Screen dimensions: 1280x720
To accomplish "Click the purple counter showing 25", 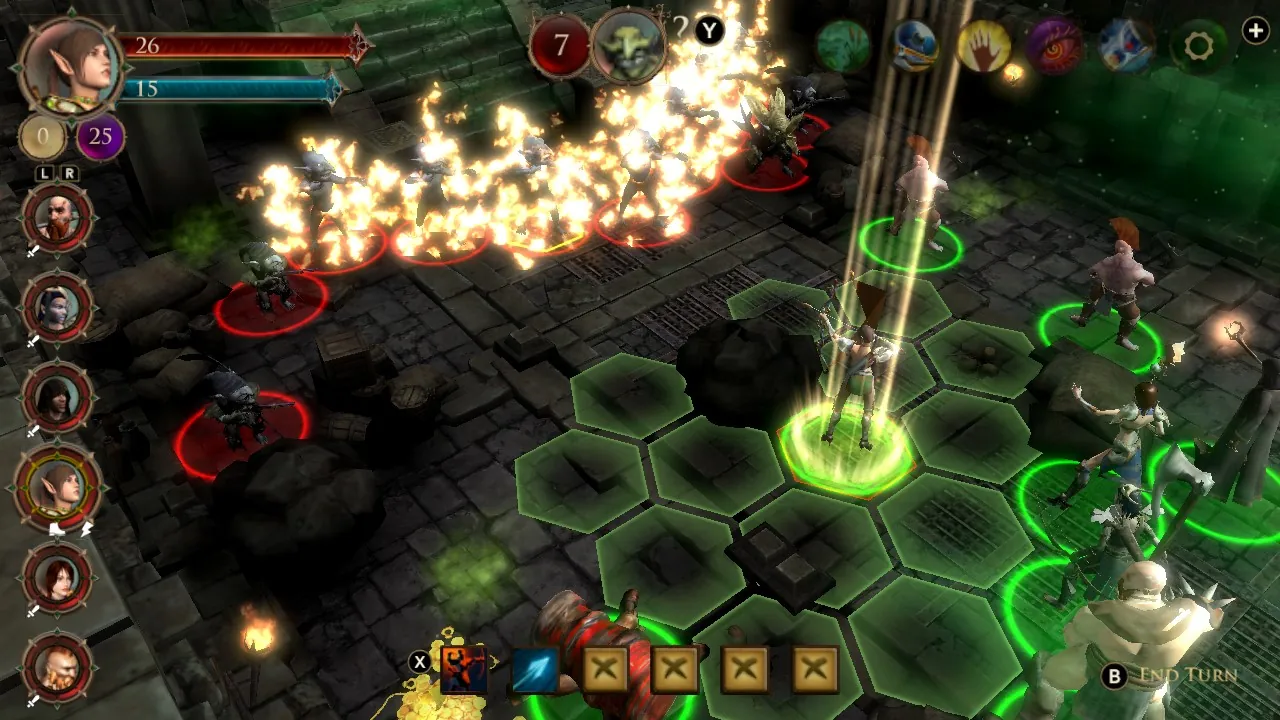I will [x=99, y=137].
